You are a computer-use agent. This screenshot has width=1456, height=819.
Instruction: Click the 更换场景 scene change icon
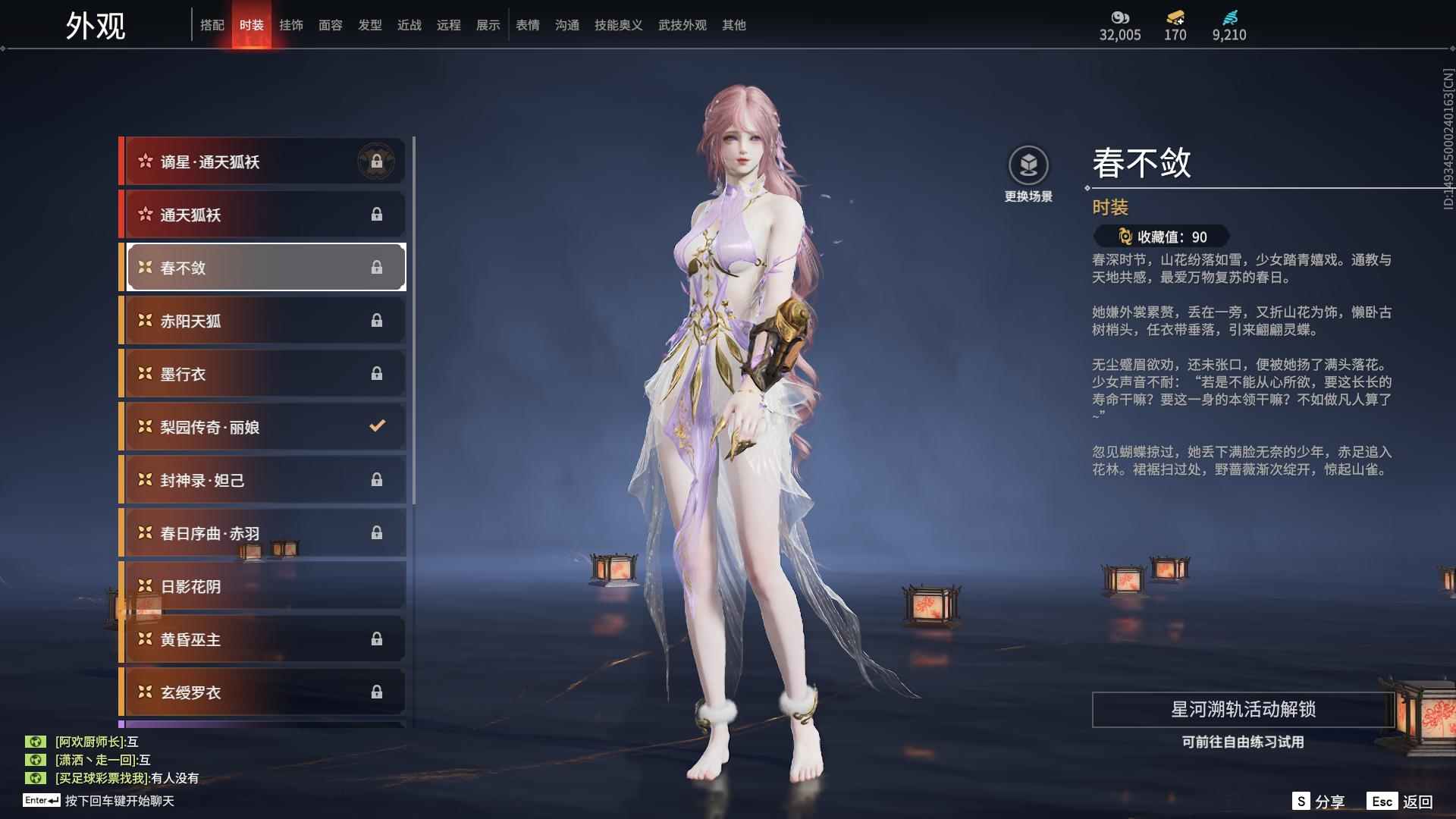(1028, 166)
